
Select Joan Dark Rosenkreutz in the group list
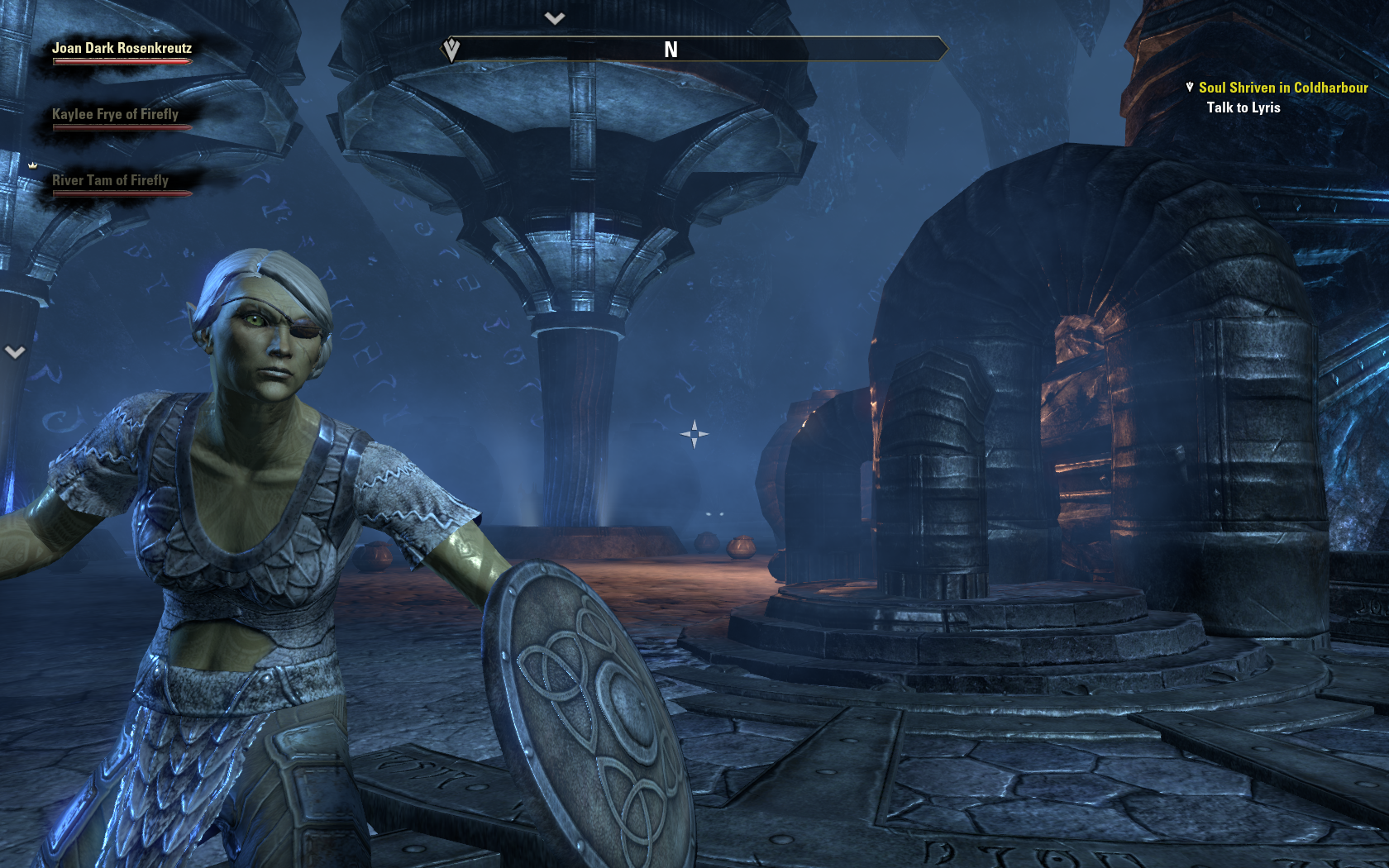(122, 49)
